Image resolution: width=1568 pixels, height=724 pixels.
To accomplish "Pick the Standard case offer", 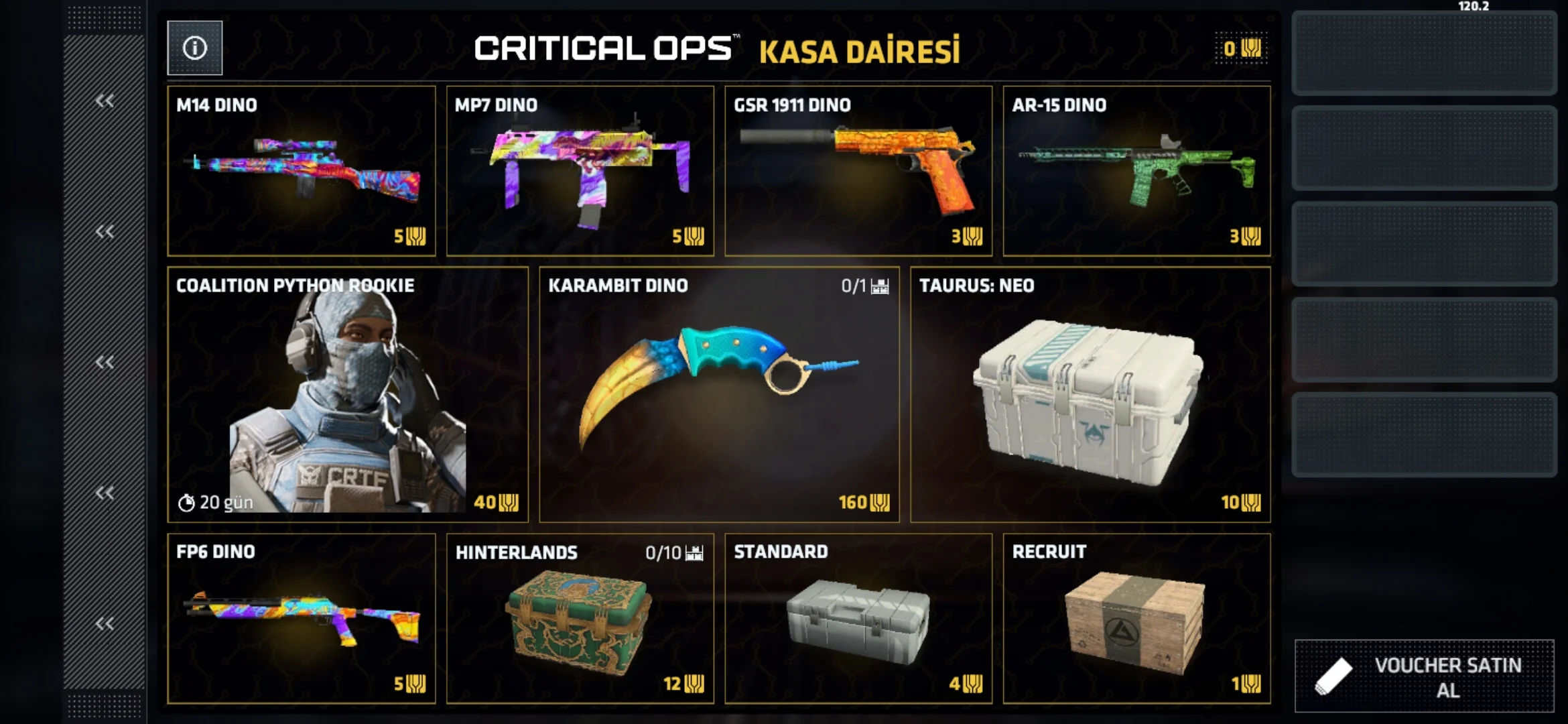I will click(x=858, y=618).
